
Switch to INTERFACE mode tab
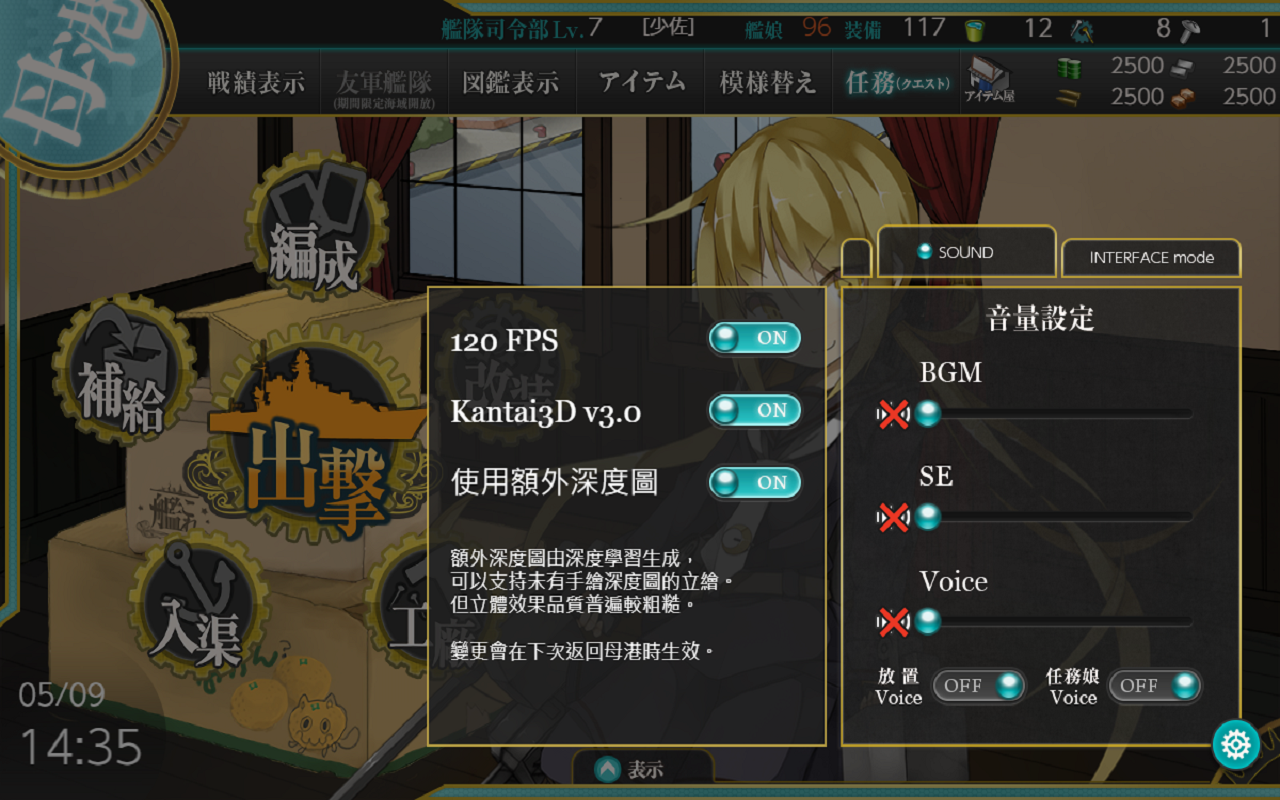1151,258
